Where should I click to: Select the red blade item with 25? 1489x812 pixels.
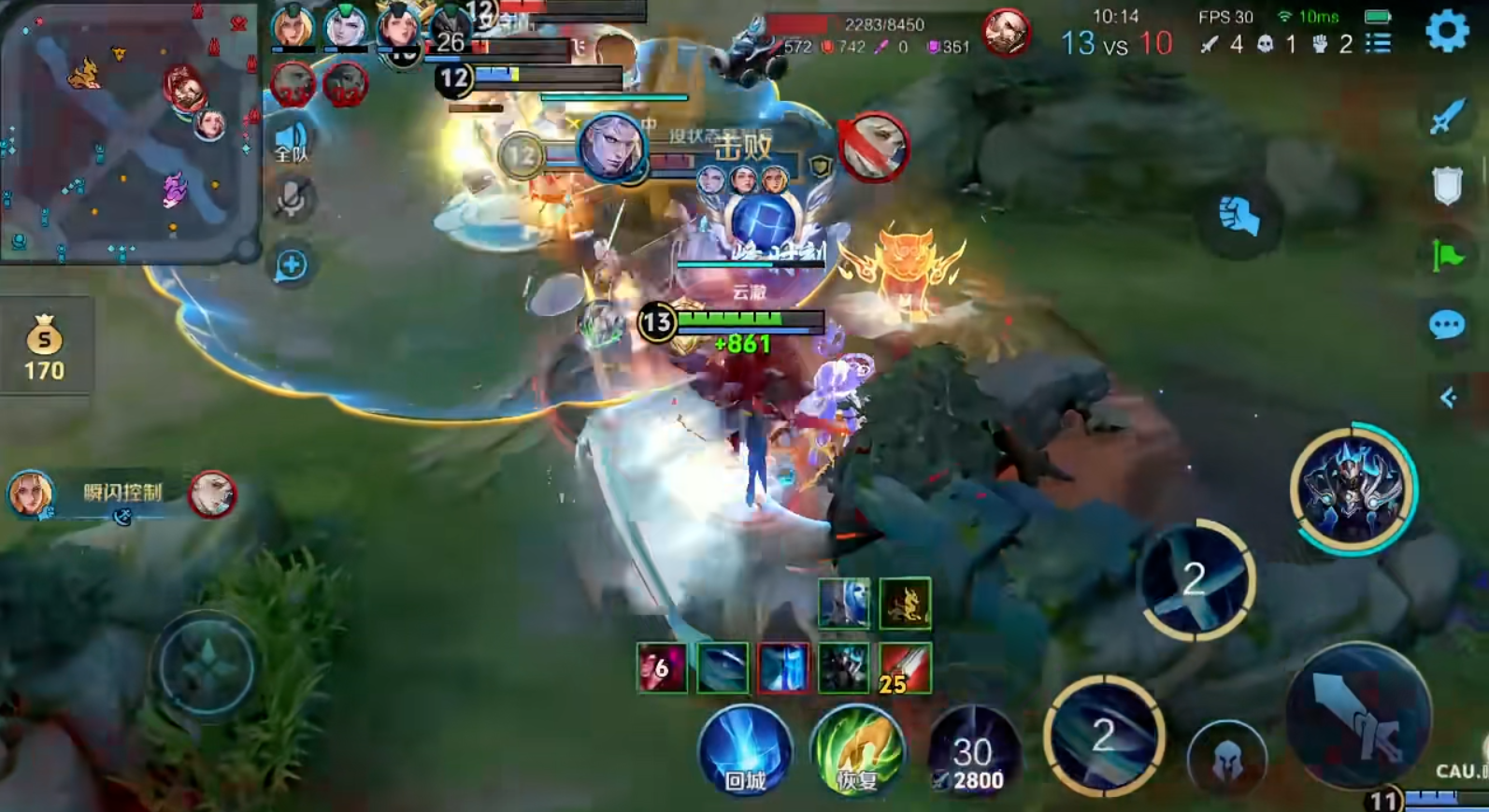(904, 668)
